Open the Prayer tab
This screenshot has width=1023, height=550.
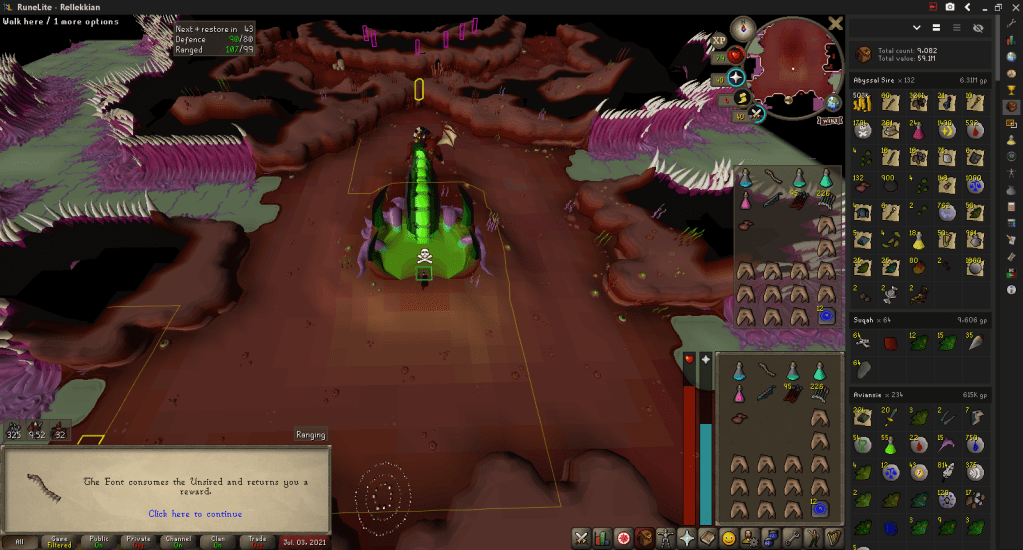pos(687,538)
